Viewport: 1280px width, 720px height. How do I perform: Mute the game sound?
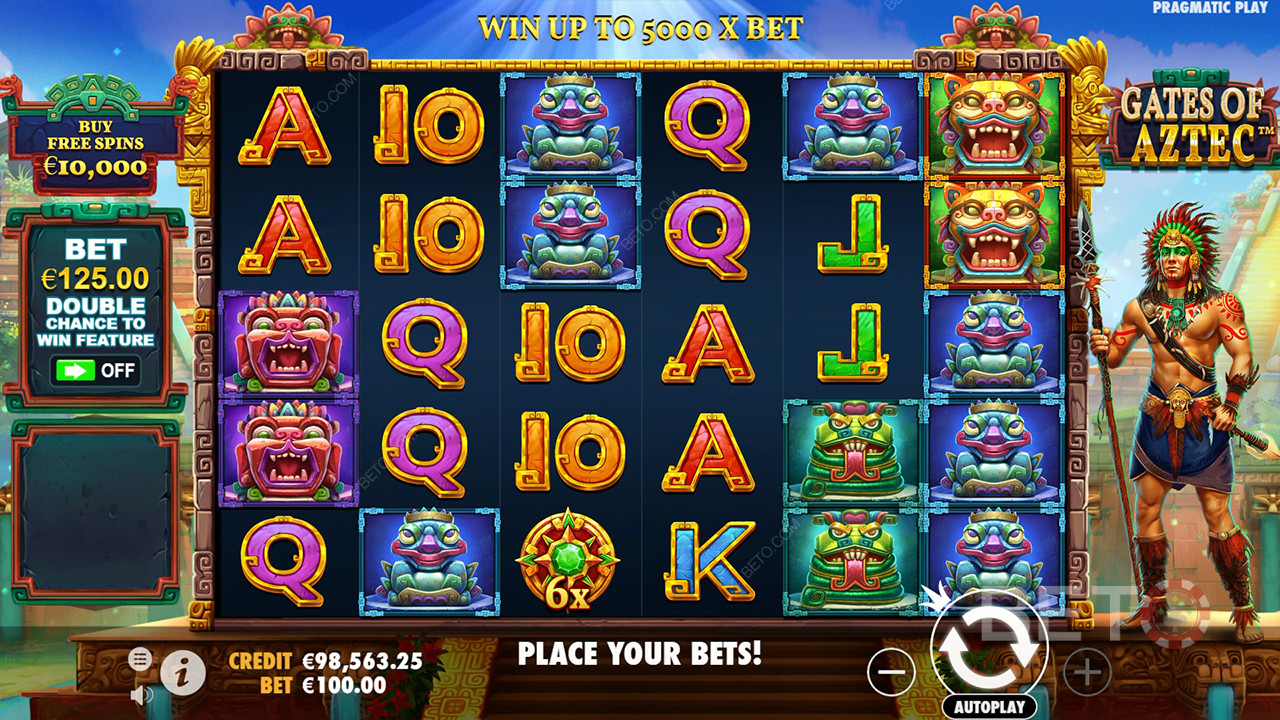tap(141, 694)
